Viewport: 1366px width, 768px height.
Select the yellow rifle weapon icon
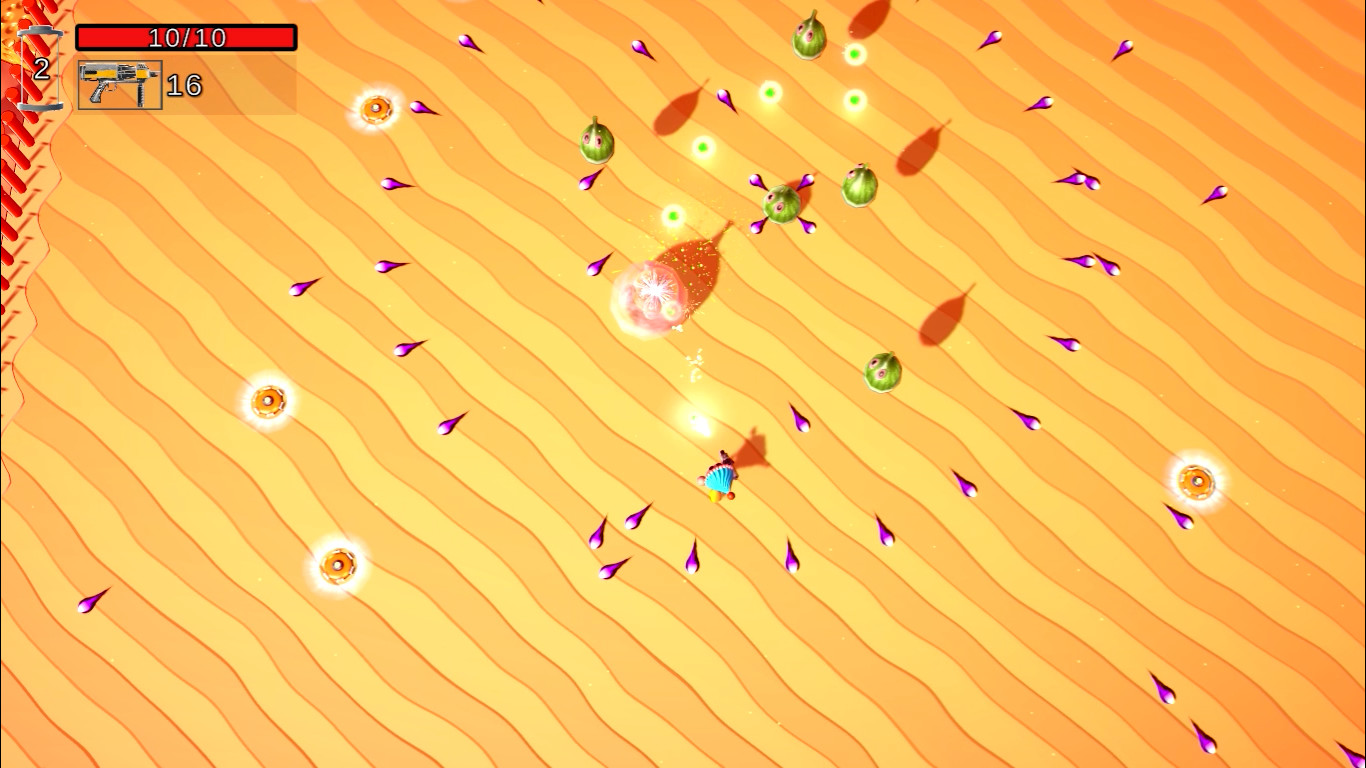pos(118,83)
